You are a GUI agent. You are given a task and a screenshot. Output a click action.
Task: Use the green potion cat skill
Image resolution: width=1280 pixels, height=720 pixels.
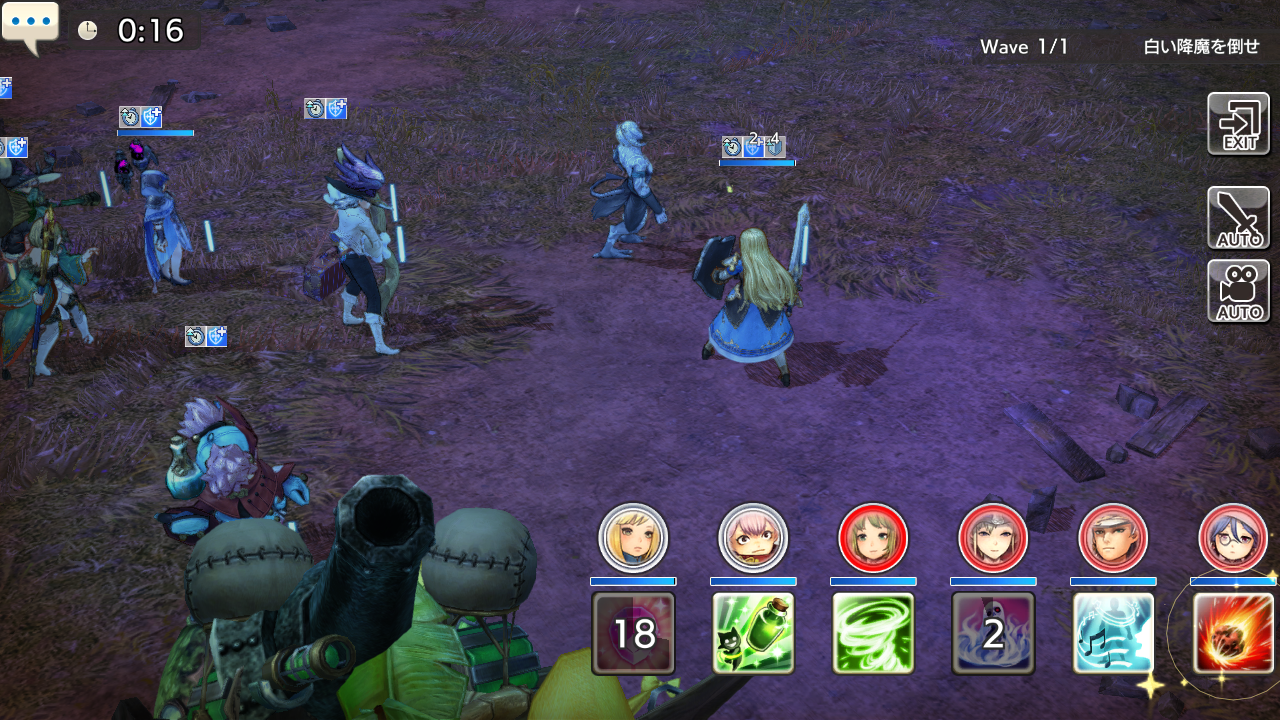click(753, 633)
